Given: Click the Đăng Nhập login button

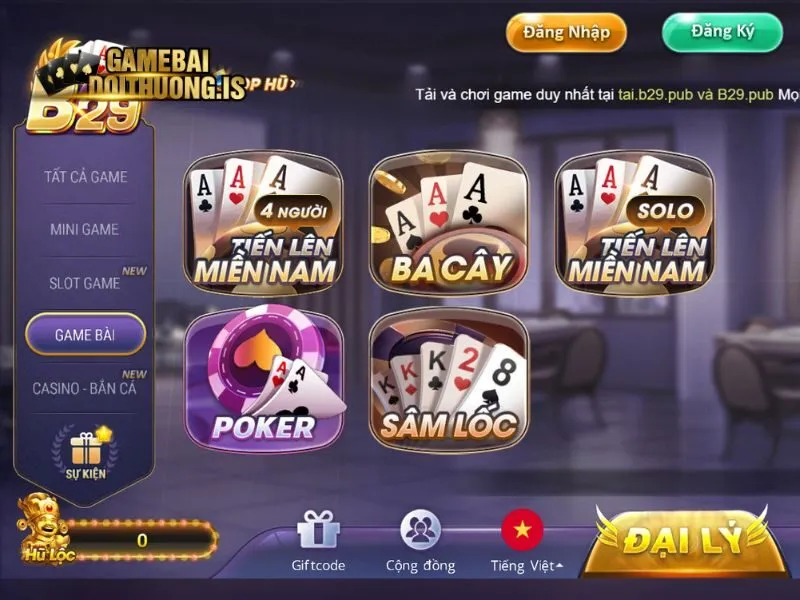Looking at the screenshot, I should click(566, 32).
